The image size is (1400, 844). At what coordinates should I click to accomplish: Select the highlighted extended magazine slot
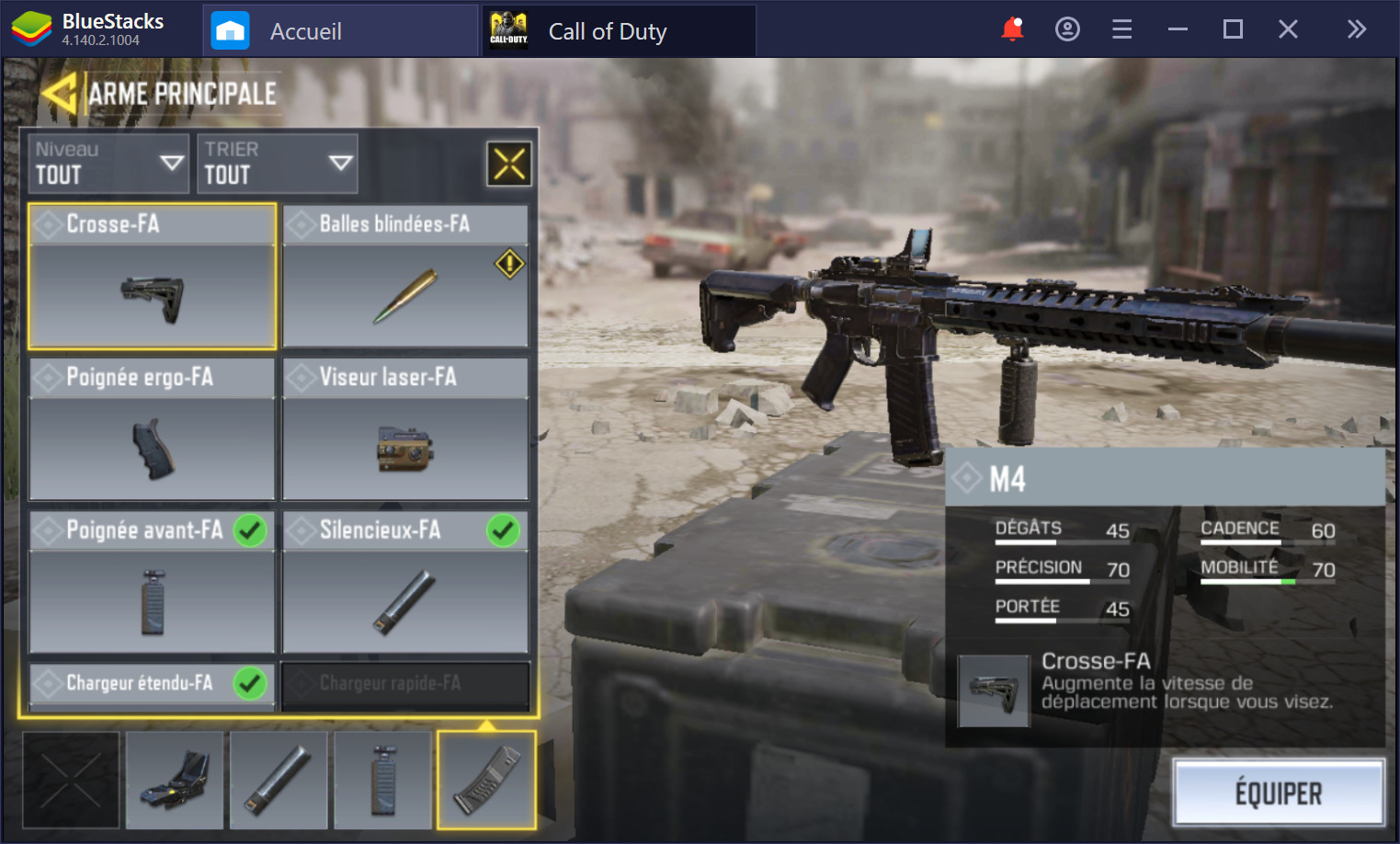486,780
